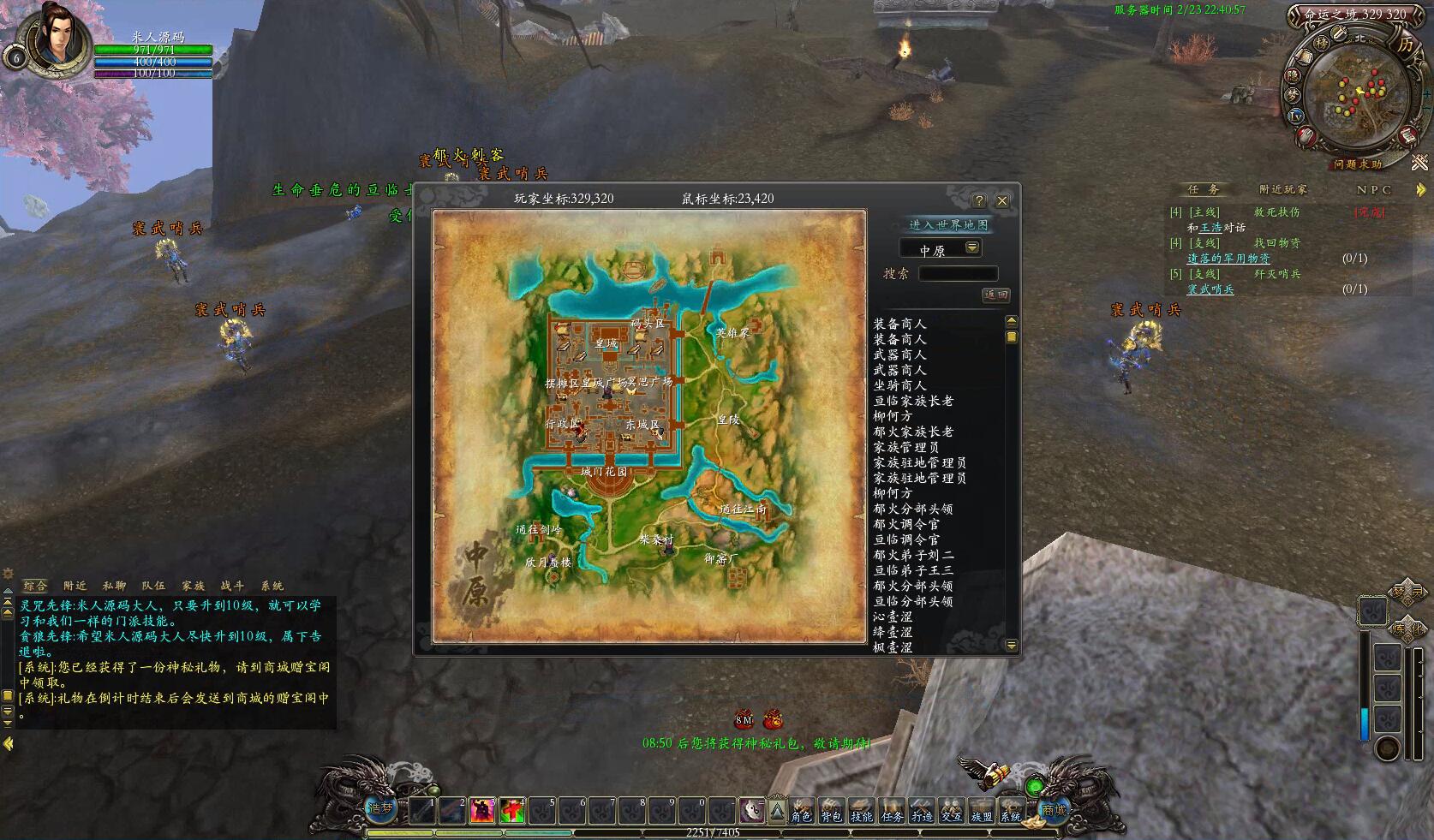Show the 附近玩家 nearby players tab
Screen dimensions: 1434x840
coord(1282,189)
